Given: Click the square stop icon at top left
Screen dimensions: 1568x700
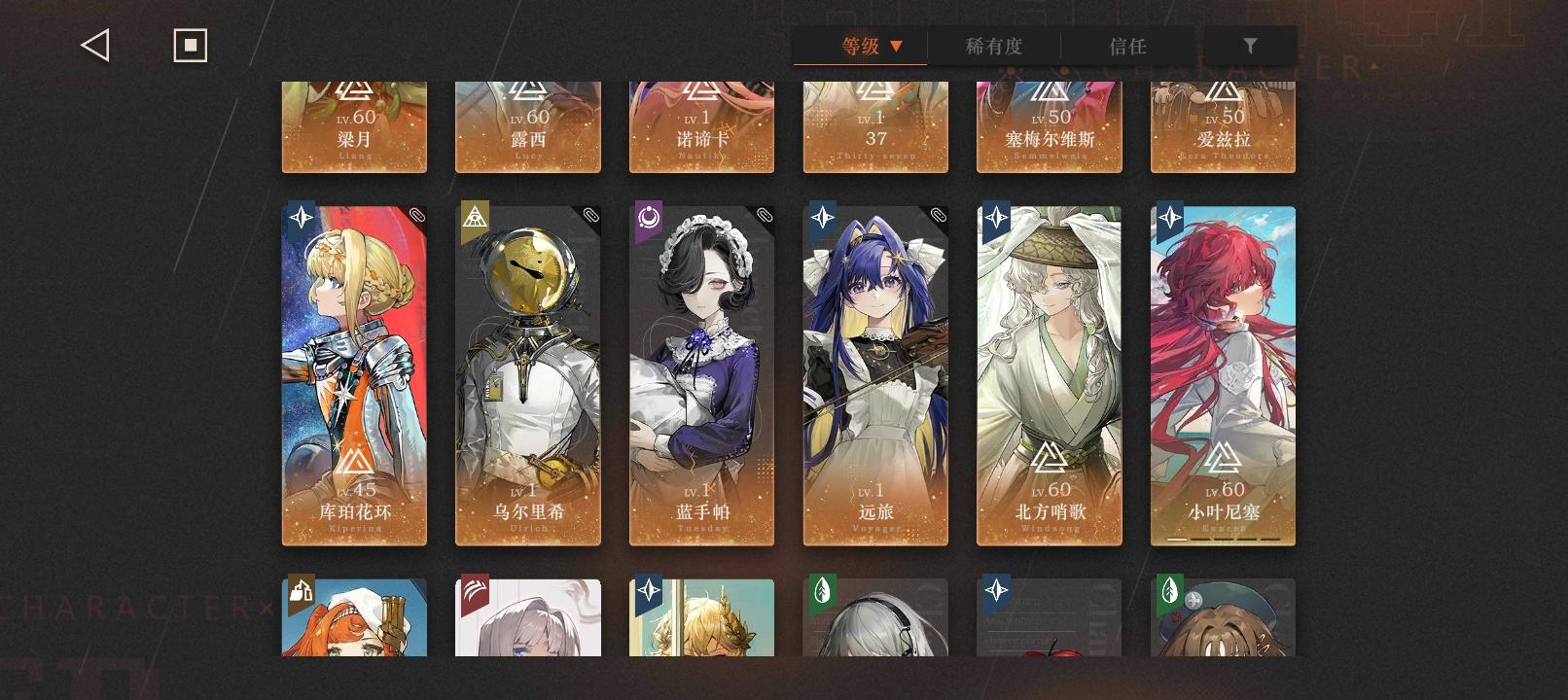Looking at the screenshot, I should tap(190, 44).
